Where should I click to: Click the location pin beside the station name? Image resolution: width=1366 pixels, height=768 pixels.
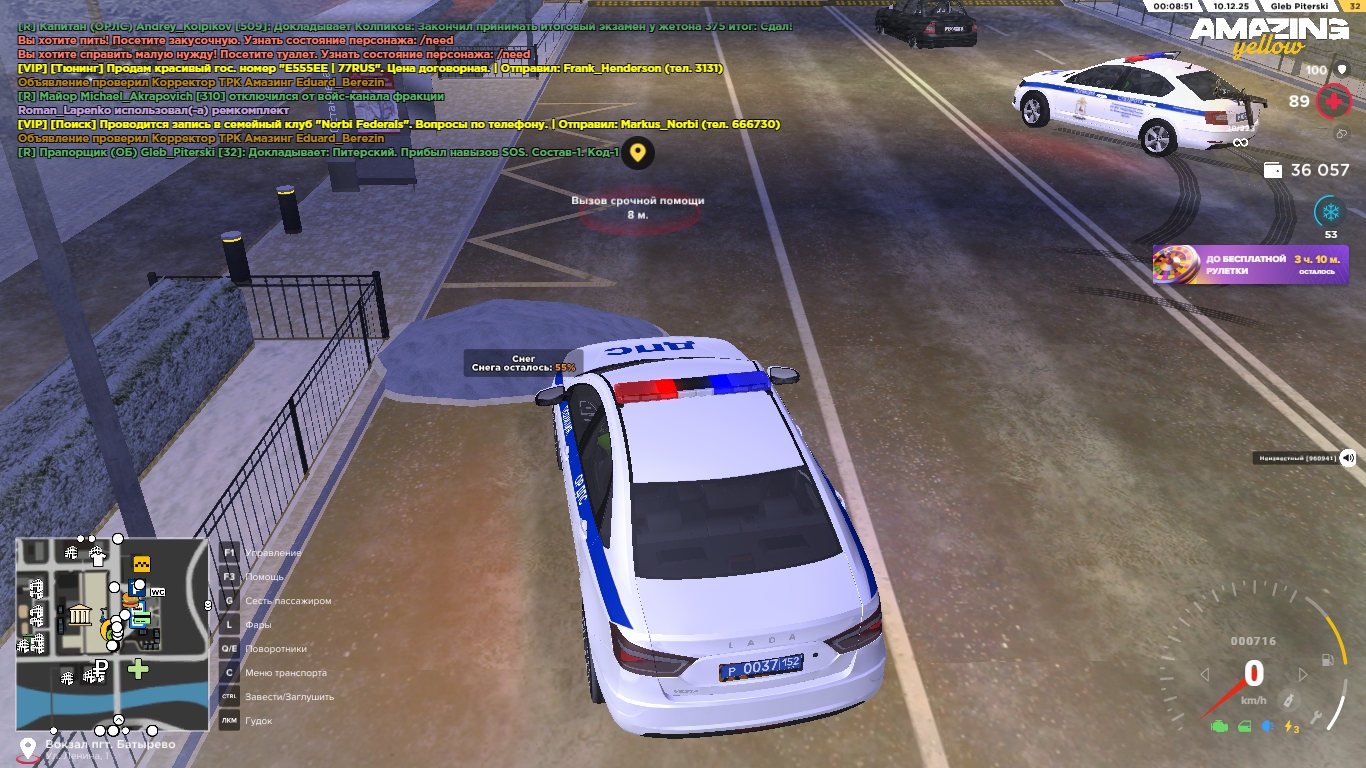coord(28,748)
